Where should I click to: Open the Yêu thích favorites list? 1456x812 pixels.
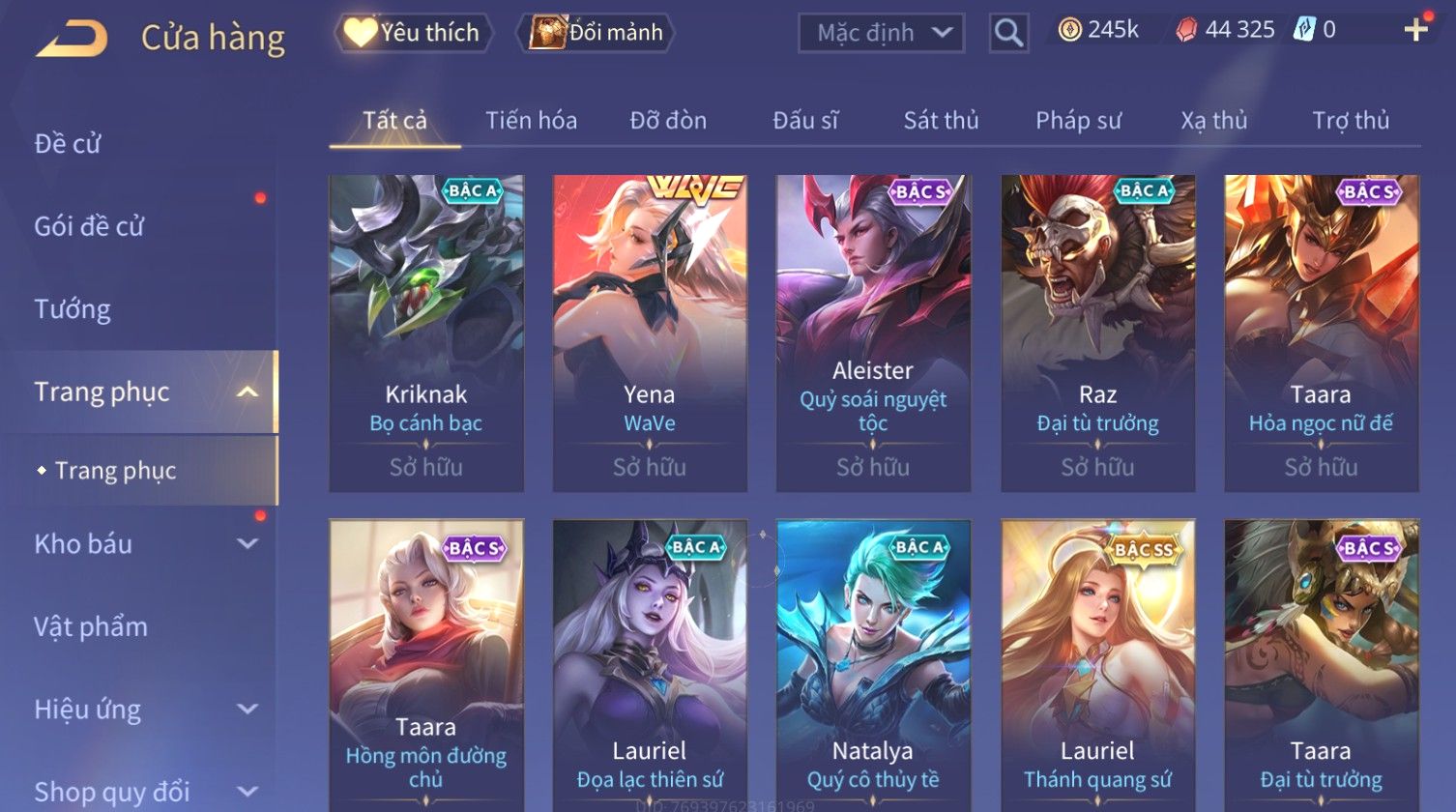(x=414, y=33)
